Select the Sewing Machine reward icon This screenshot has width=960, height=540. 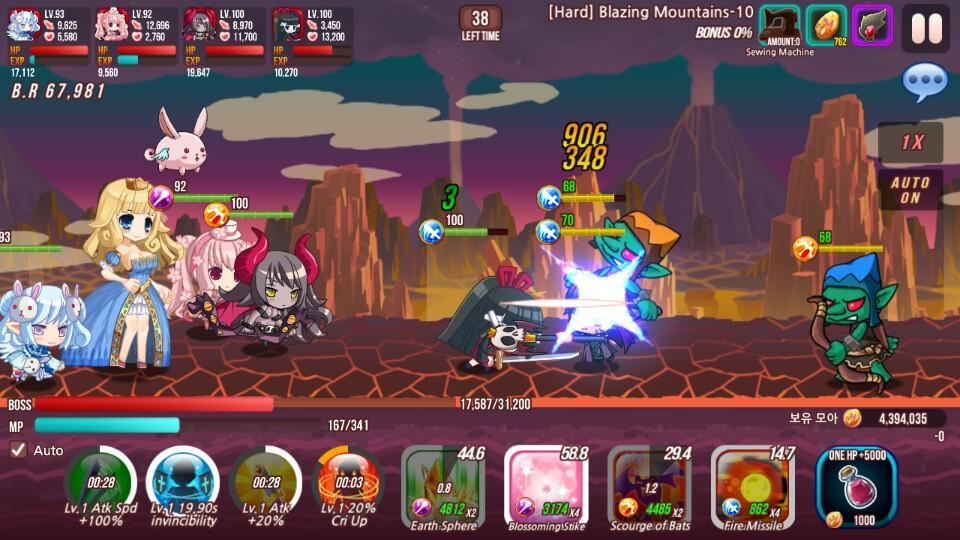780,26
